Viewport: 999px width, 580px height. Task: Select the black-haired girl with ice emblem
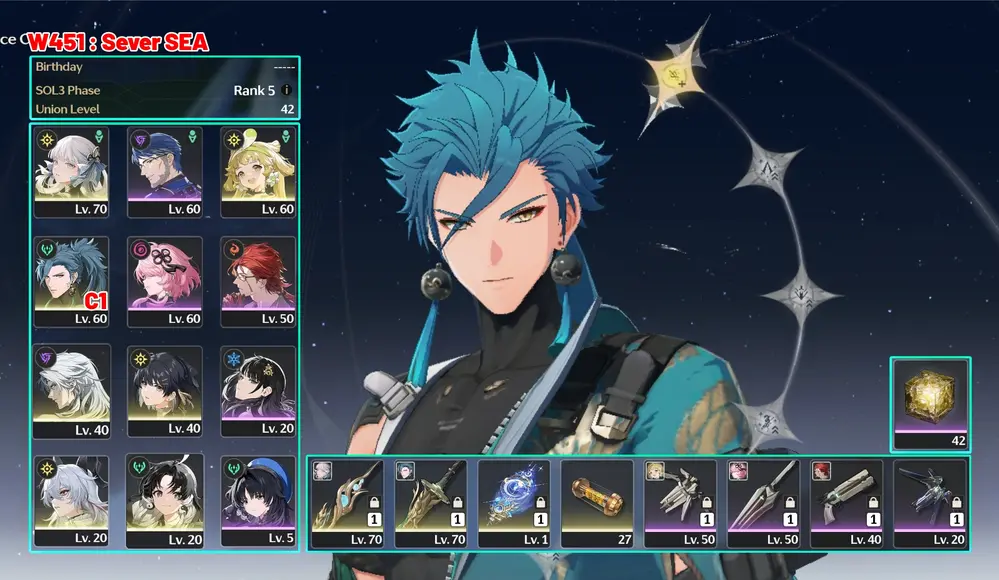[259, 390]
